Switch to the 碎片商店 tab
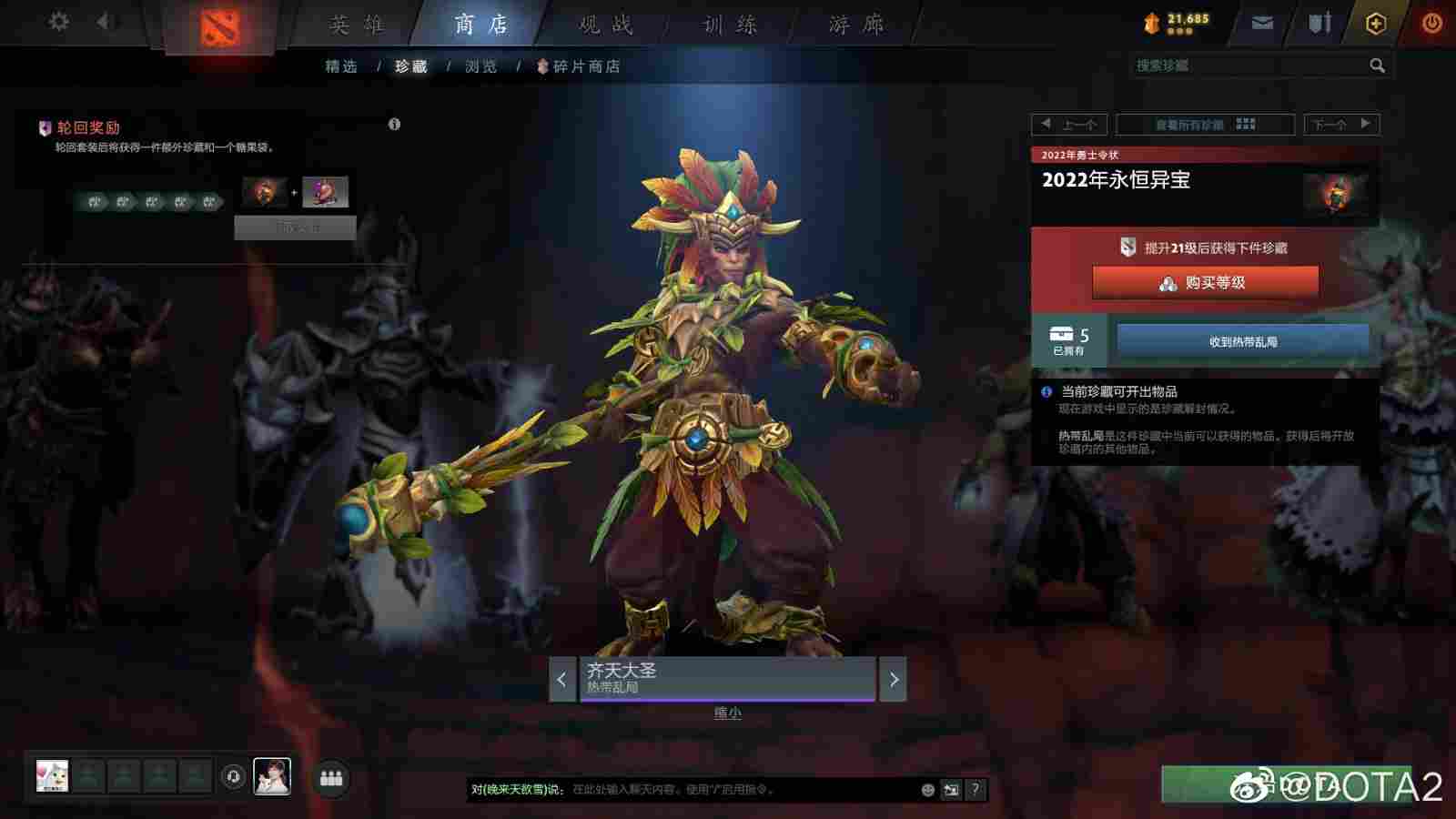 [585, 66]
